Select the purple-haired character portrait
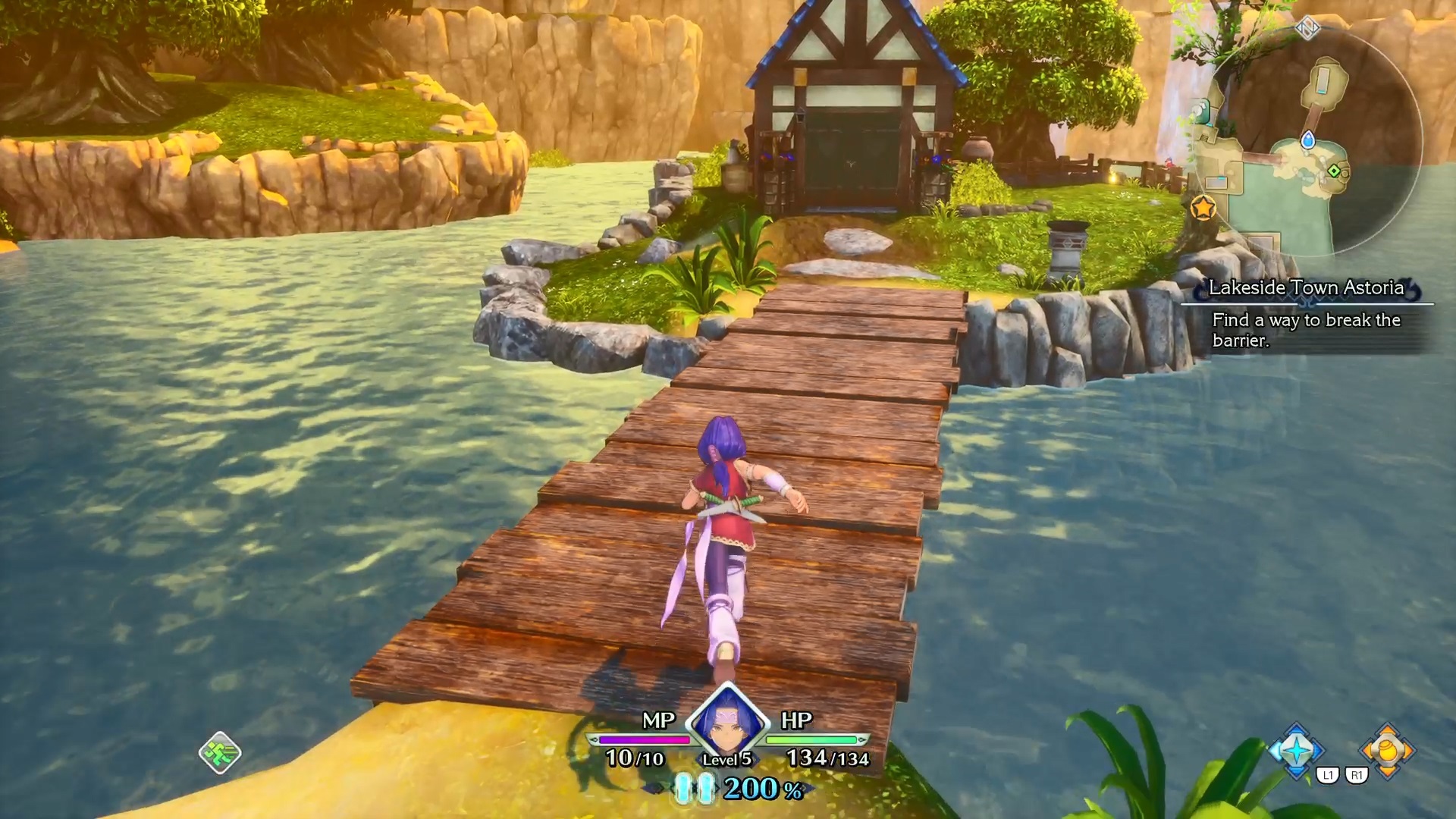 pos(727,720)
